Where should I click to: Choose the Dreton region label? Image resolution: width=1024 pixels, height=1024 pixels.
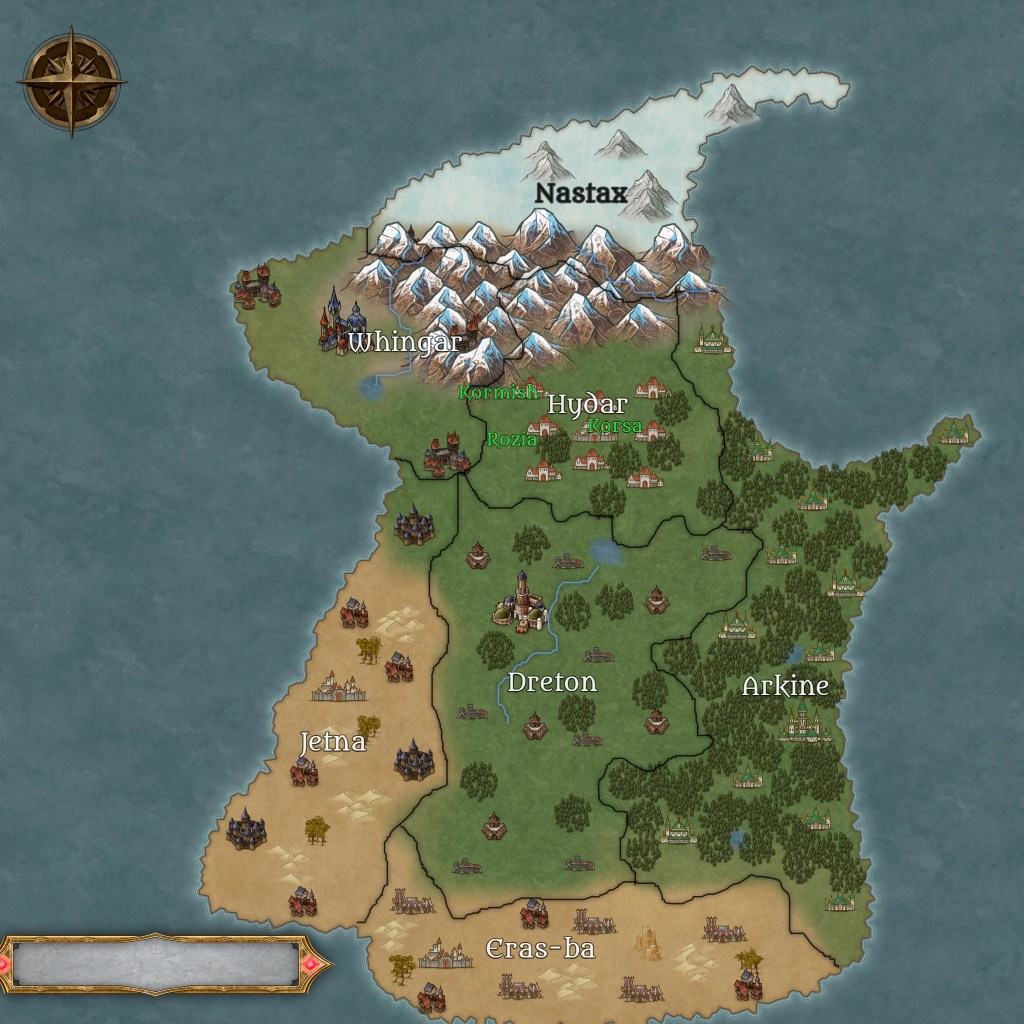point(552,682)
